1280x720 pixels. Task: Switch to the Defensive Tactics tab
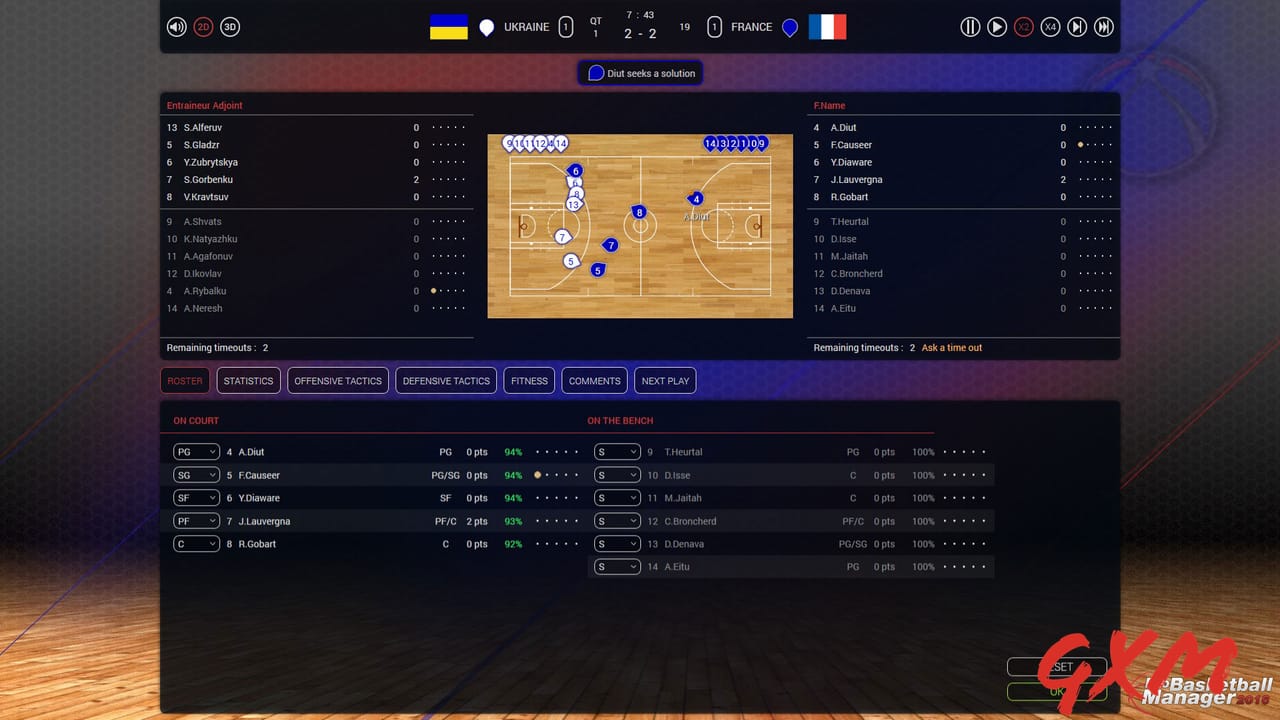coord(445,380)
